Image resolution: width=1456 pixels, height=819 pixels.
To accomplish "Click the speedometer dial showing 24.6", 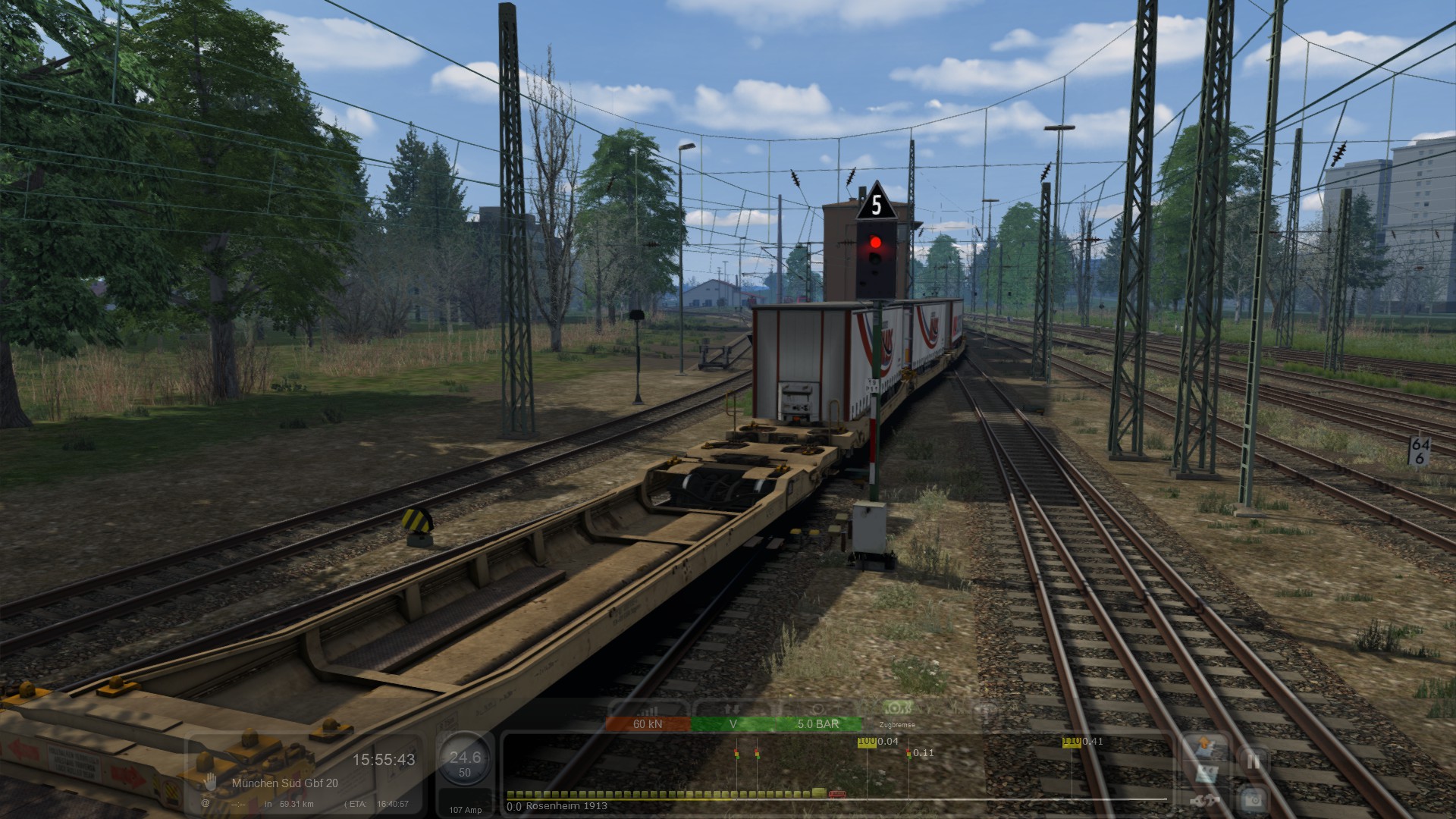I will [x=465, y=761].
